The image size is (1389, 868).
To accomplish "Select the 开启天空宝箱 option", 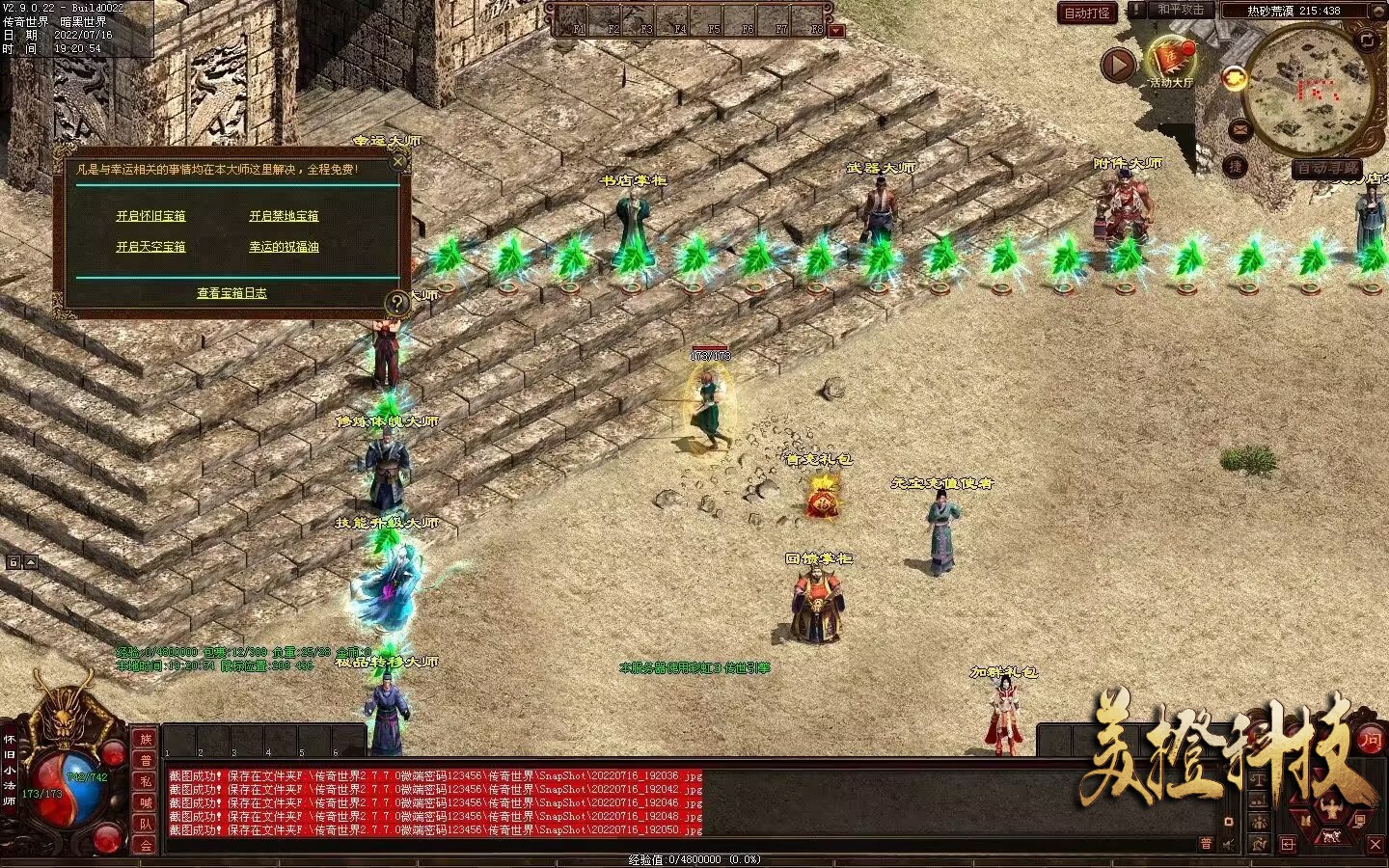I will [x=150, y=247].
